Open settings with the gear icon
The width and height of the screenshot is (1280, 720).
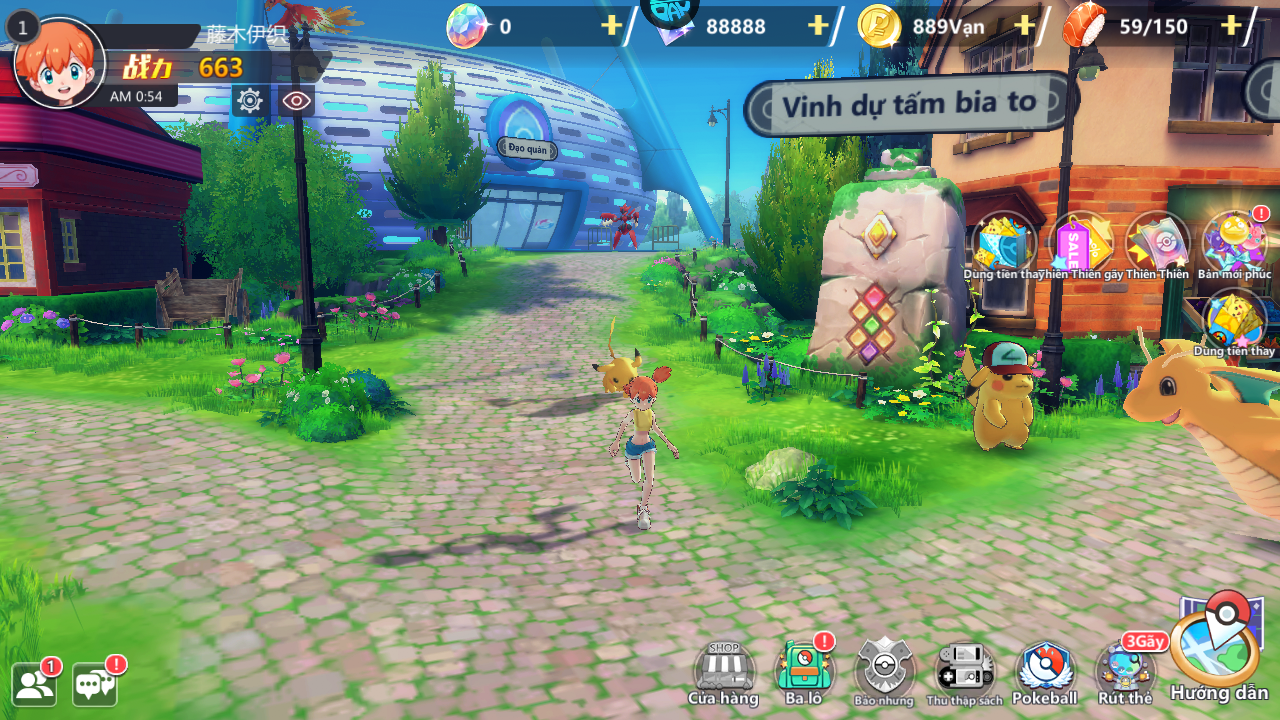249,100
